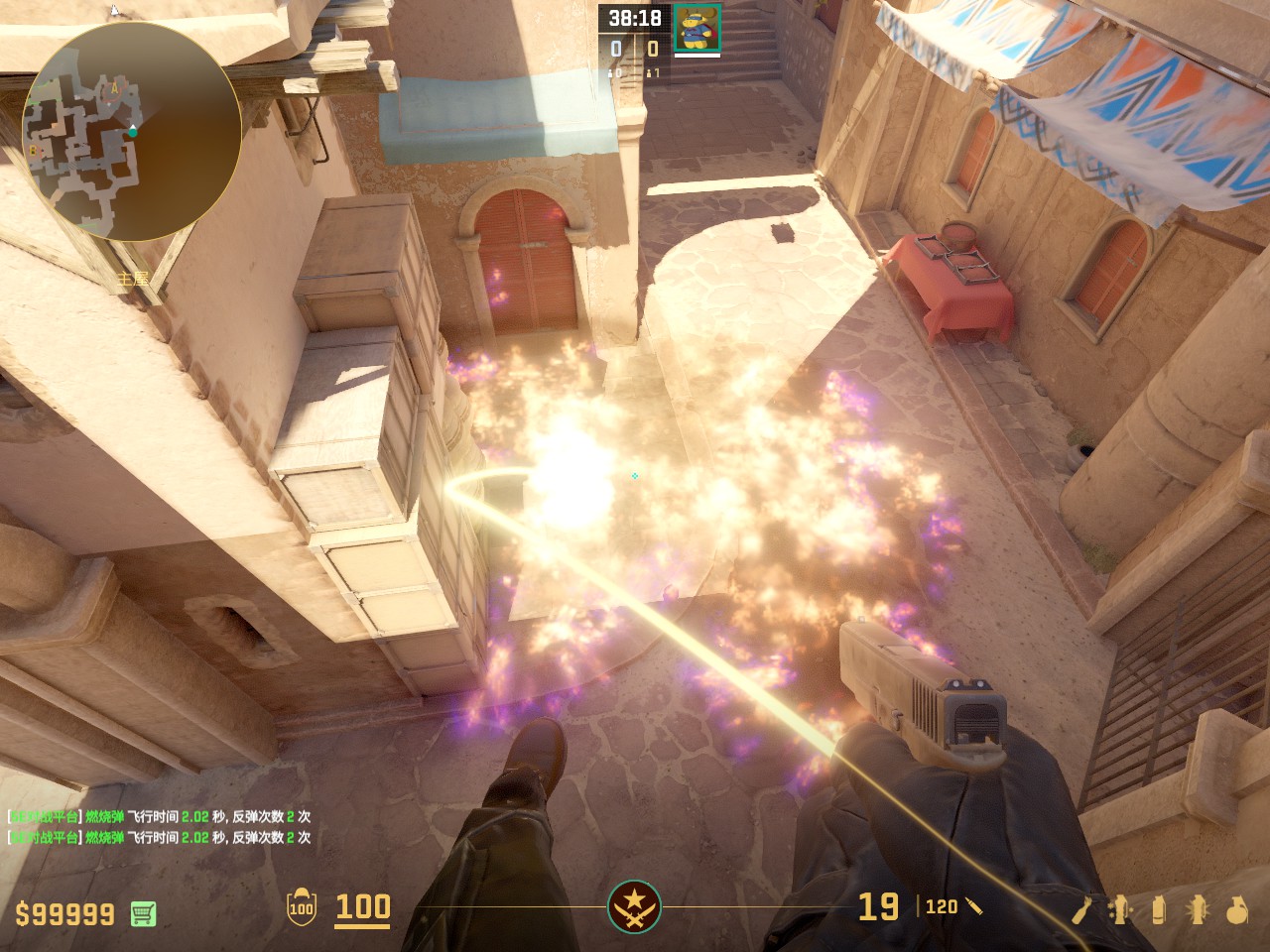Select the player avatar at top scoreboard
This screenshot has width=1270, height=952.
coord(698,27)
